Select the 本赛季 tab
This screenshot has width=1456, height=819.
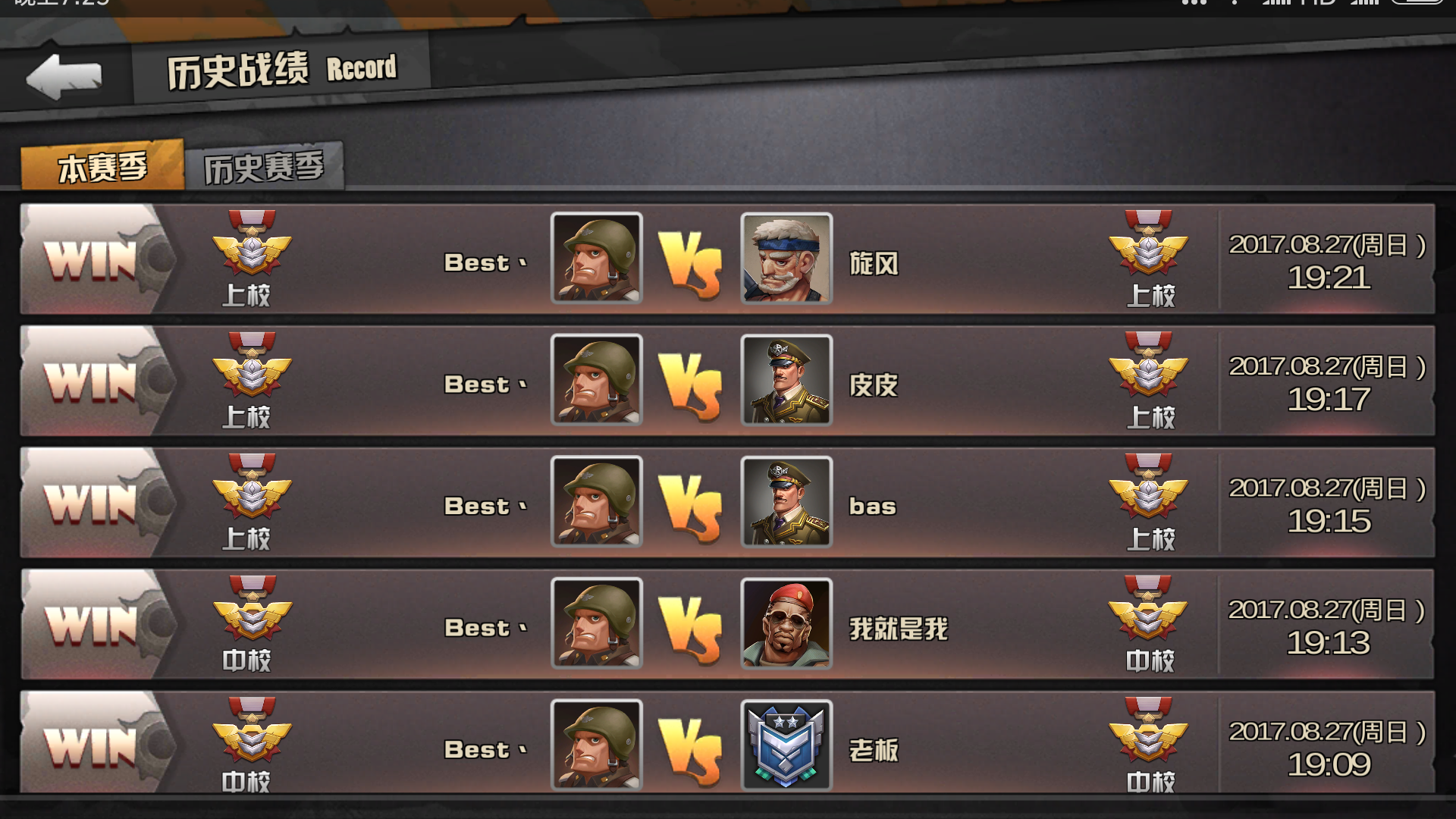click(102, 164)
